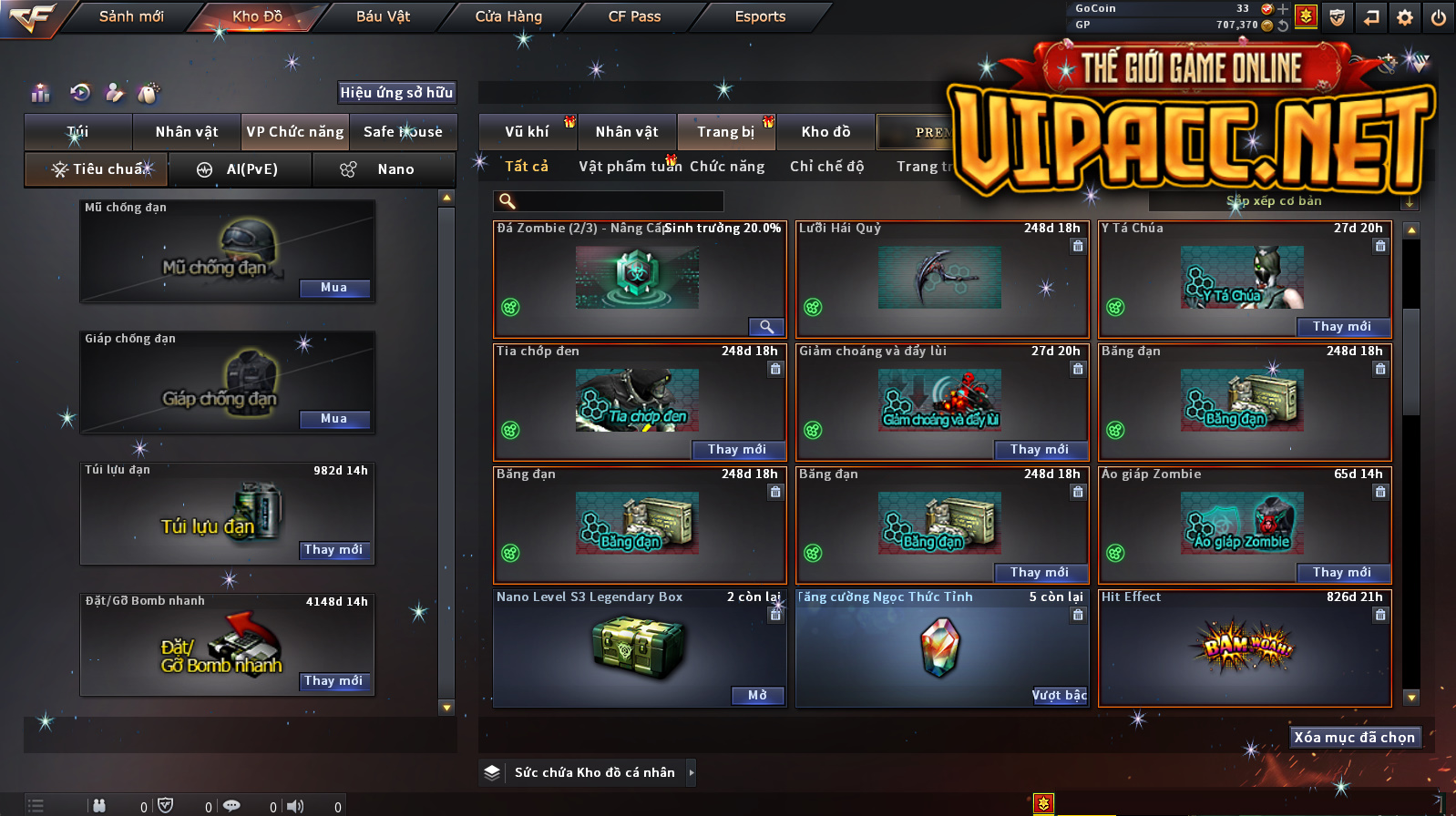
Task: Select the Esports tab
Action: tap(760, 16)
